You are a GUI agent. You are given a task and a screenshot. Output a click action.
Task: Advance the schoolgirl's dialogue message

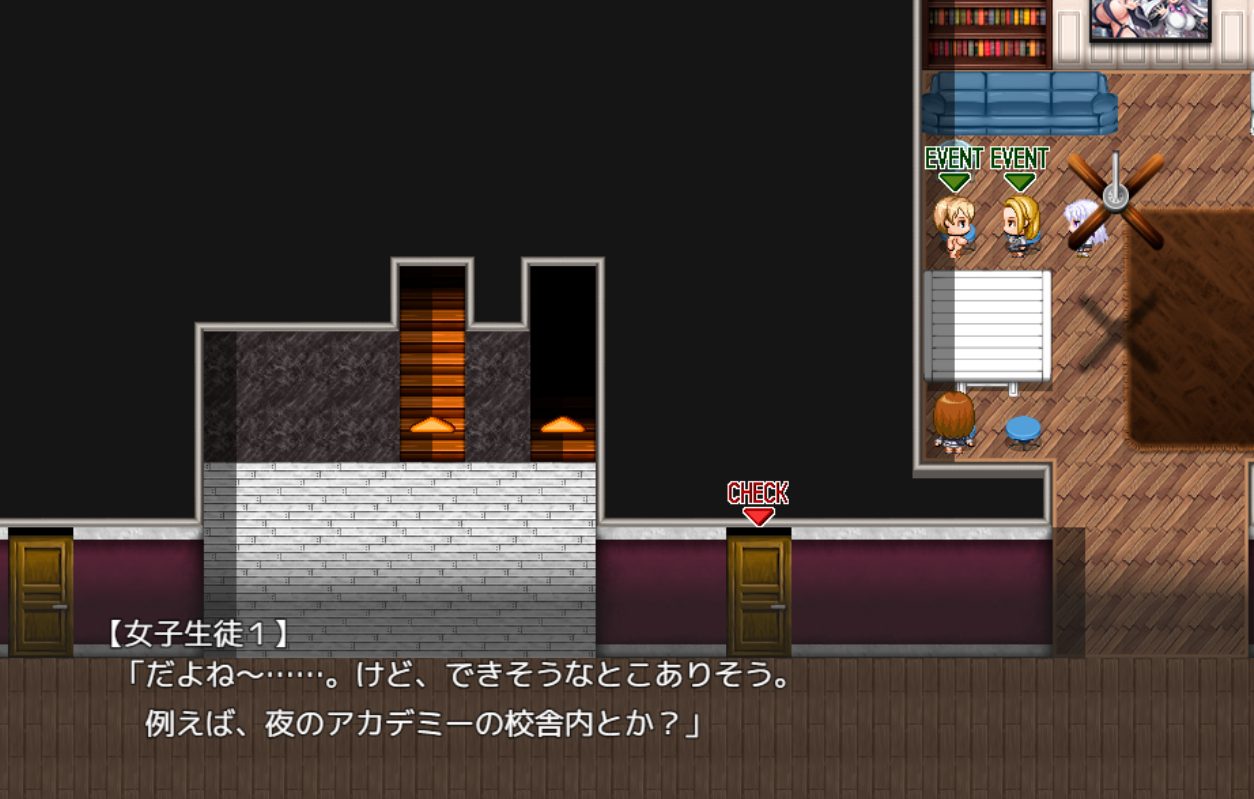click(x=627, y=700)
